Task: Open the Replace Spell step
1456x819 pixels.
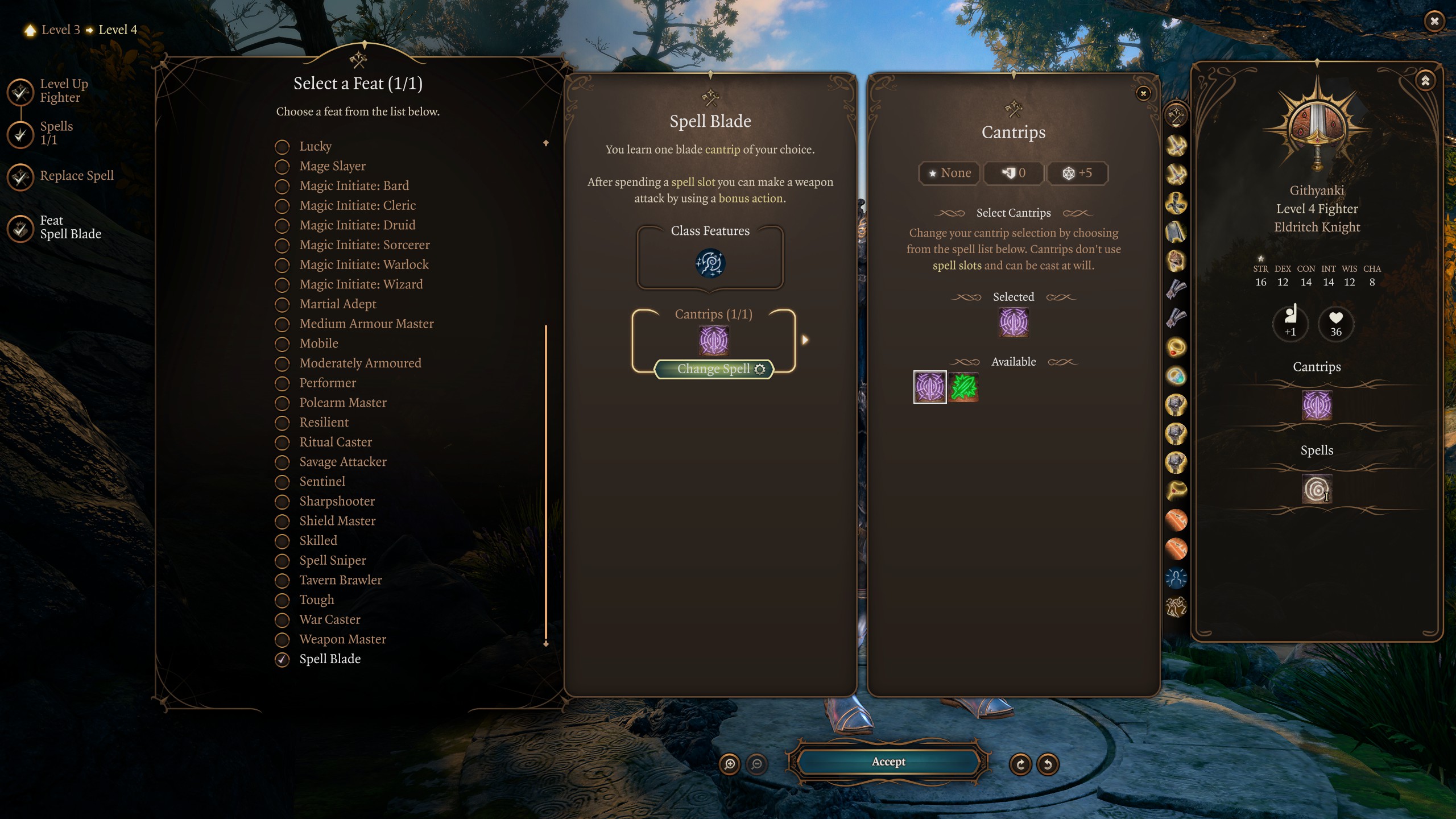Action: tap(77, 176)
